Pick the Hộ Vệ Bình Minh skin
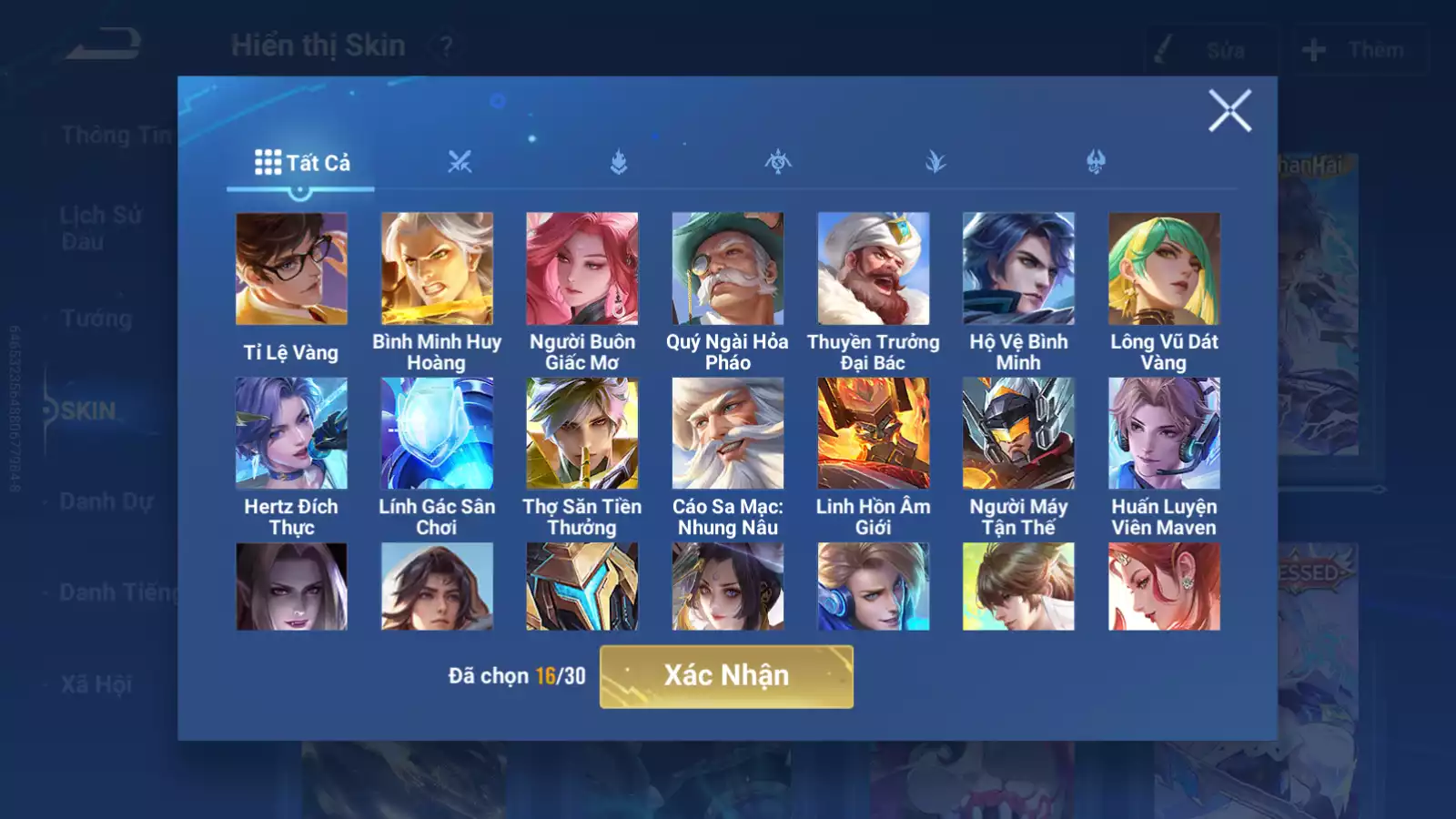This screenshot has height=819, width=1456. click(1018, 269)
